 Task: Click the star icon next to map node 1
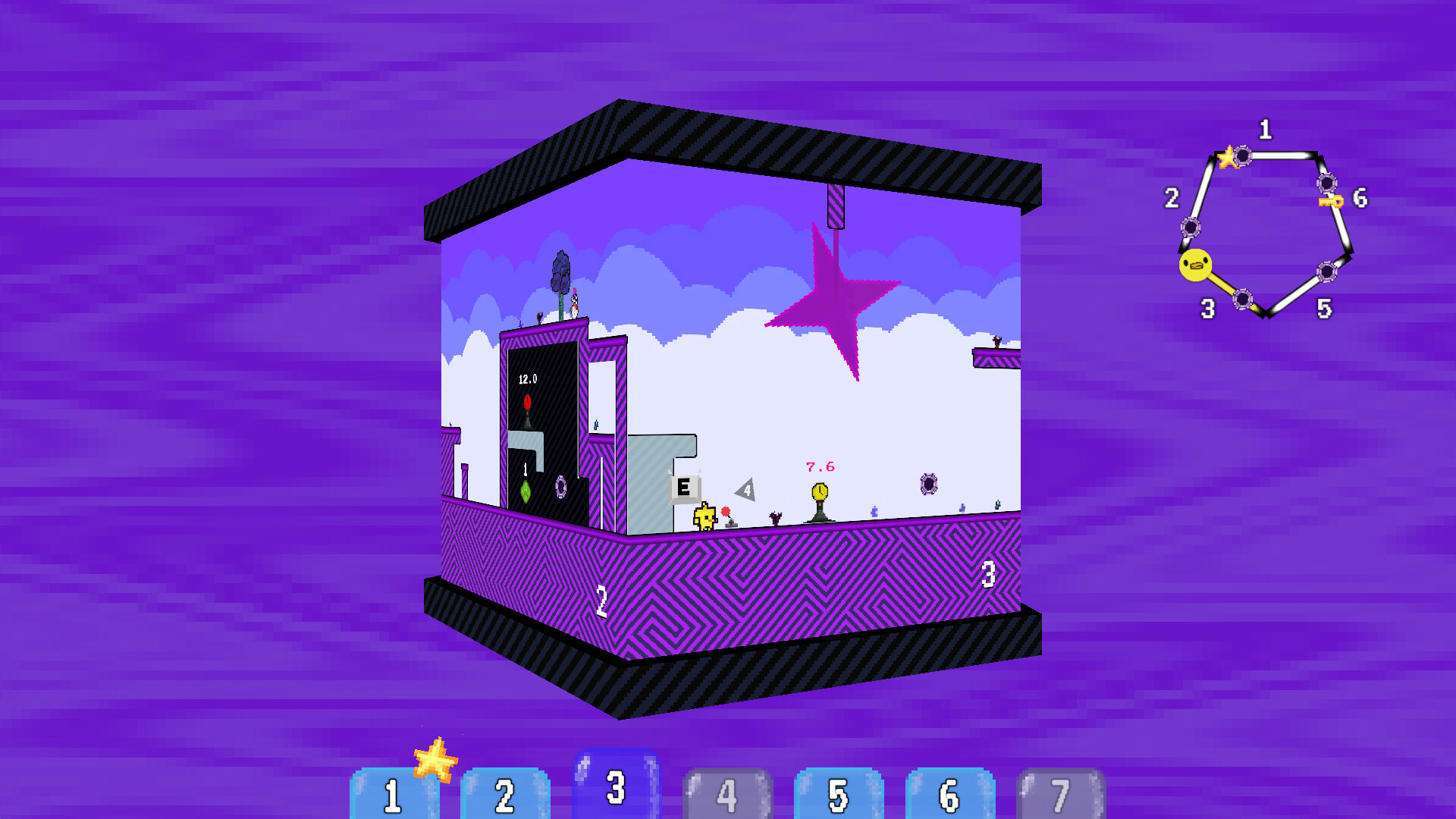1228,157
